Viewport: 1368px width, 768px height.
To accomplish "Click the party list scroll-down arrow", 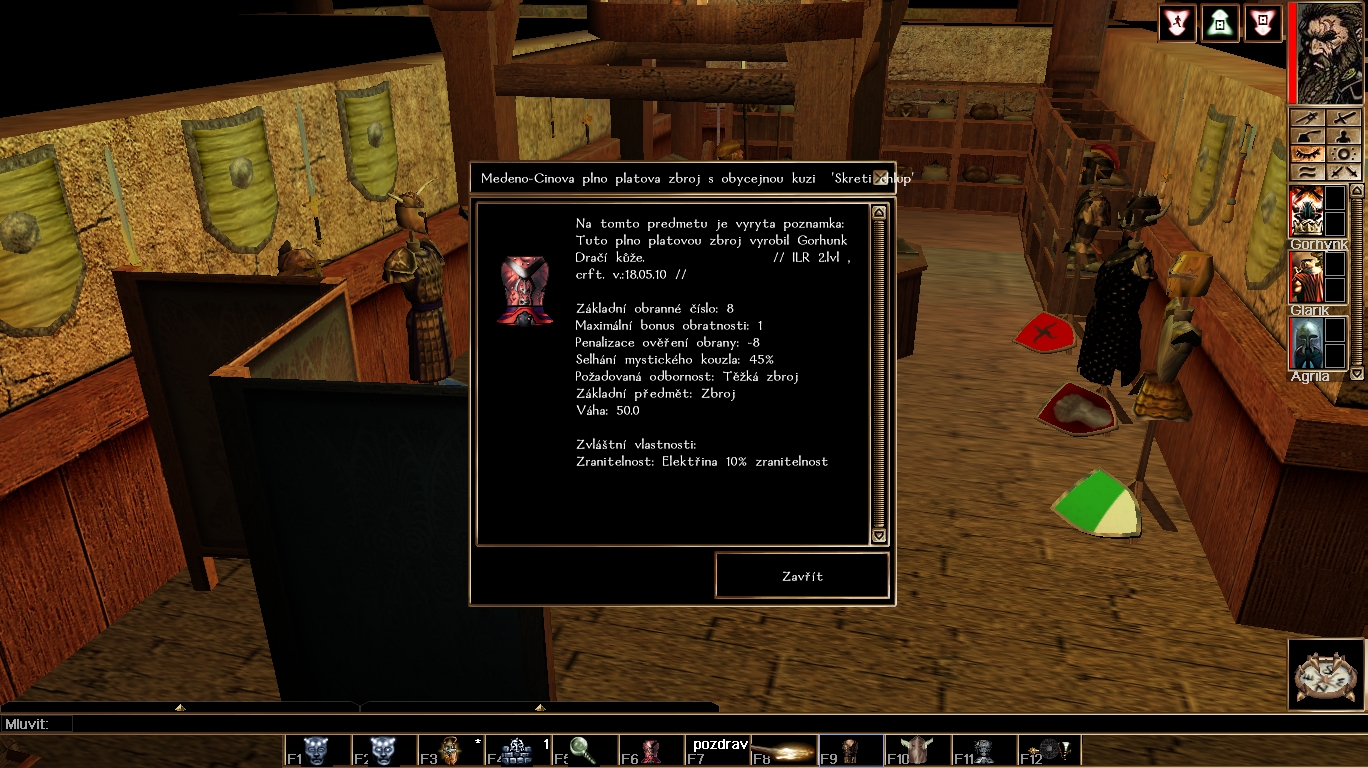I will (1357, 374).
